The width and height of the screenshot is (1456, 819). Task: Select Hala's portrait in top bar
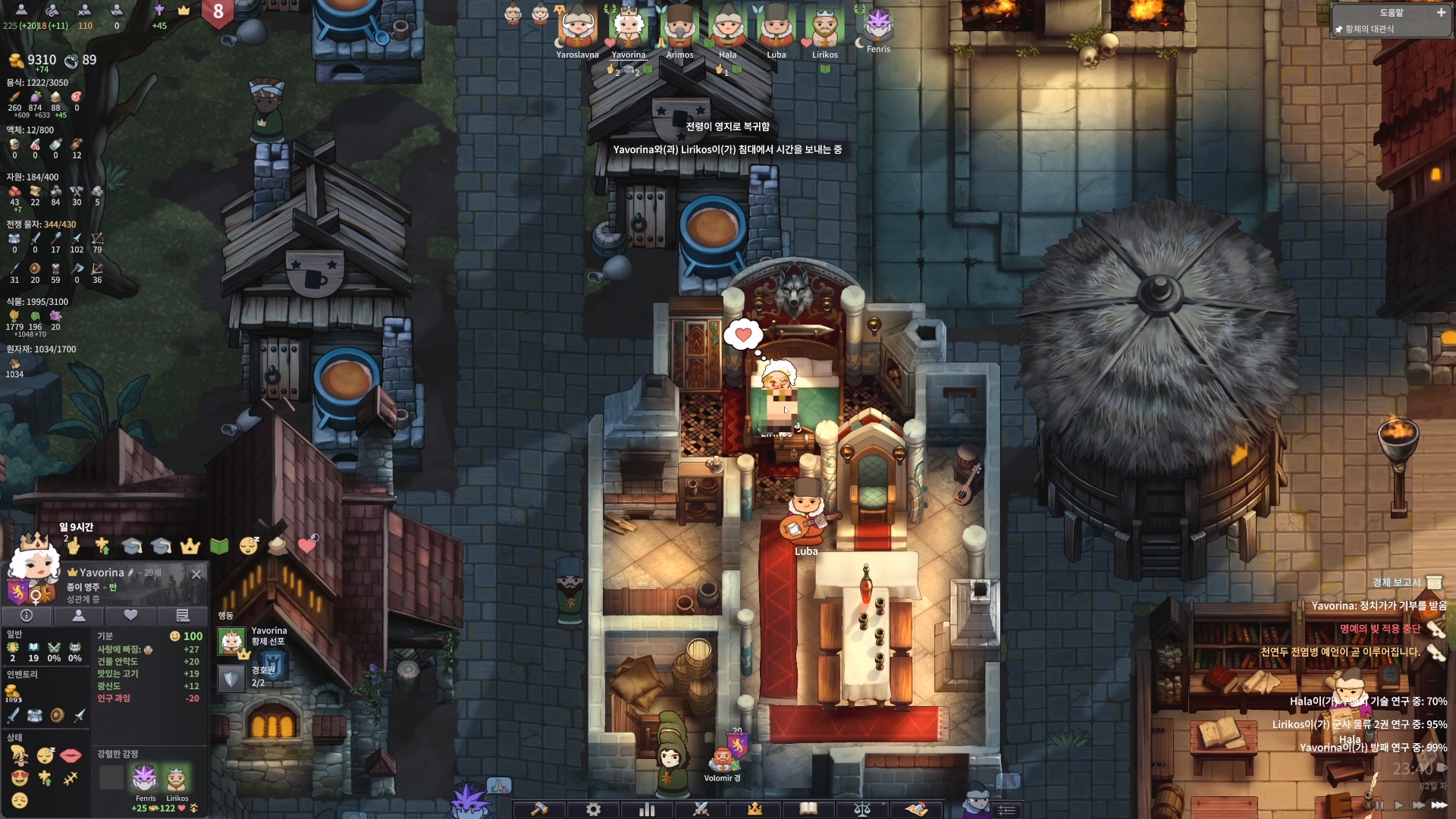point(728,29)
